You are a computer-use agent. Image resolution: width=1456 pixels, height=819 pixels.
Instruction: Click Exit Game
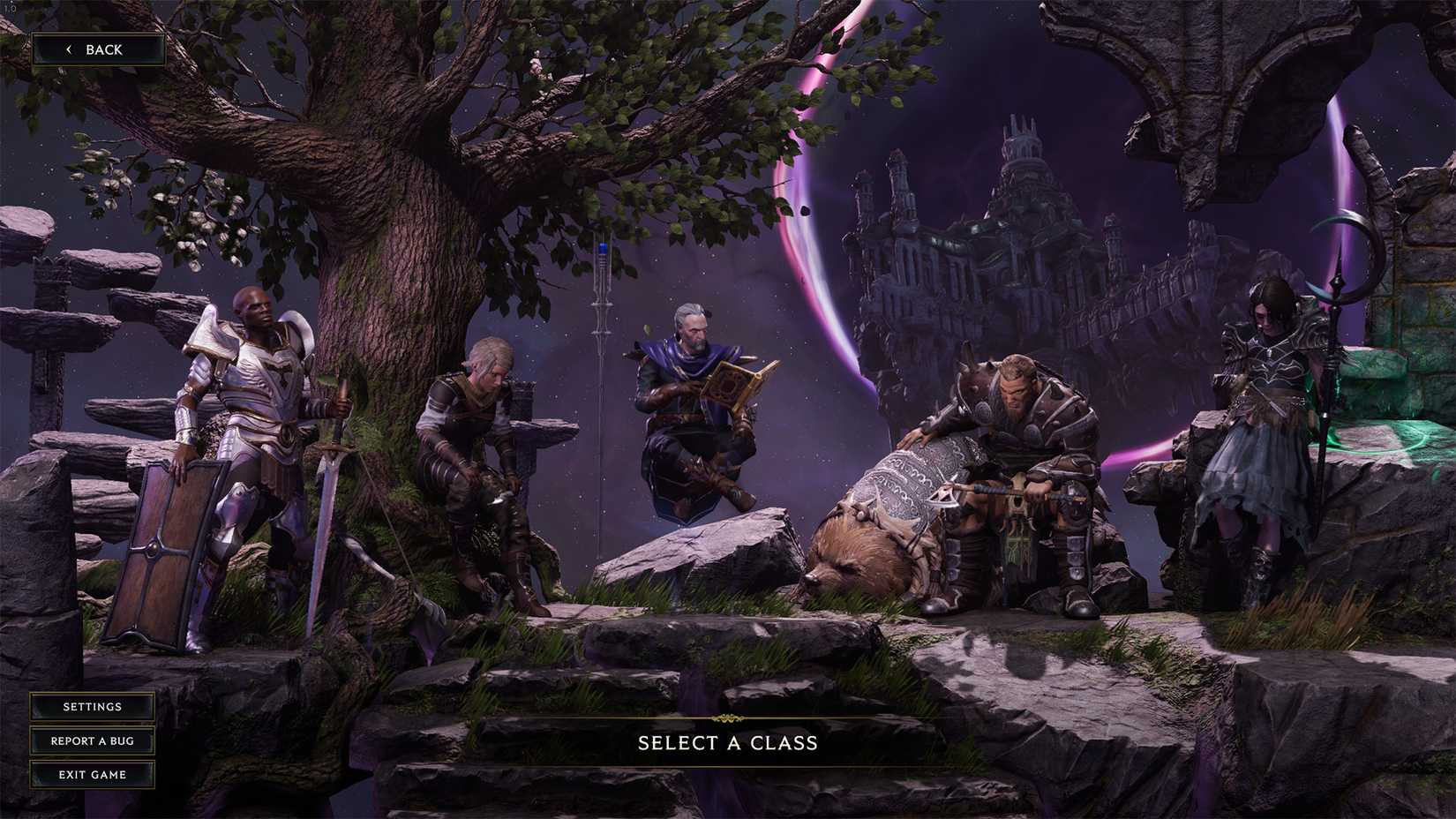pyautogui.click(x=92, y=775)
